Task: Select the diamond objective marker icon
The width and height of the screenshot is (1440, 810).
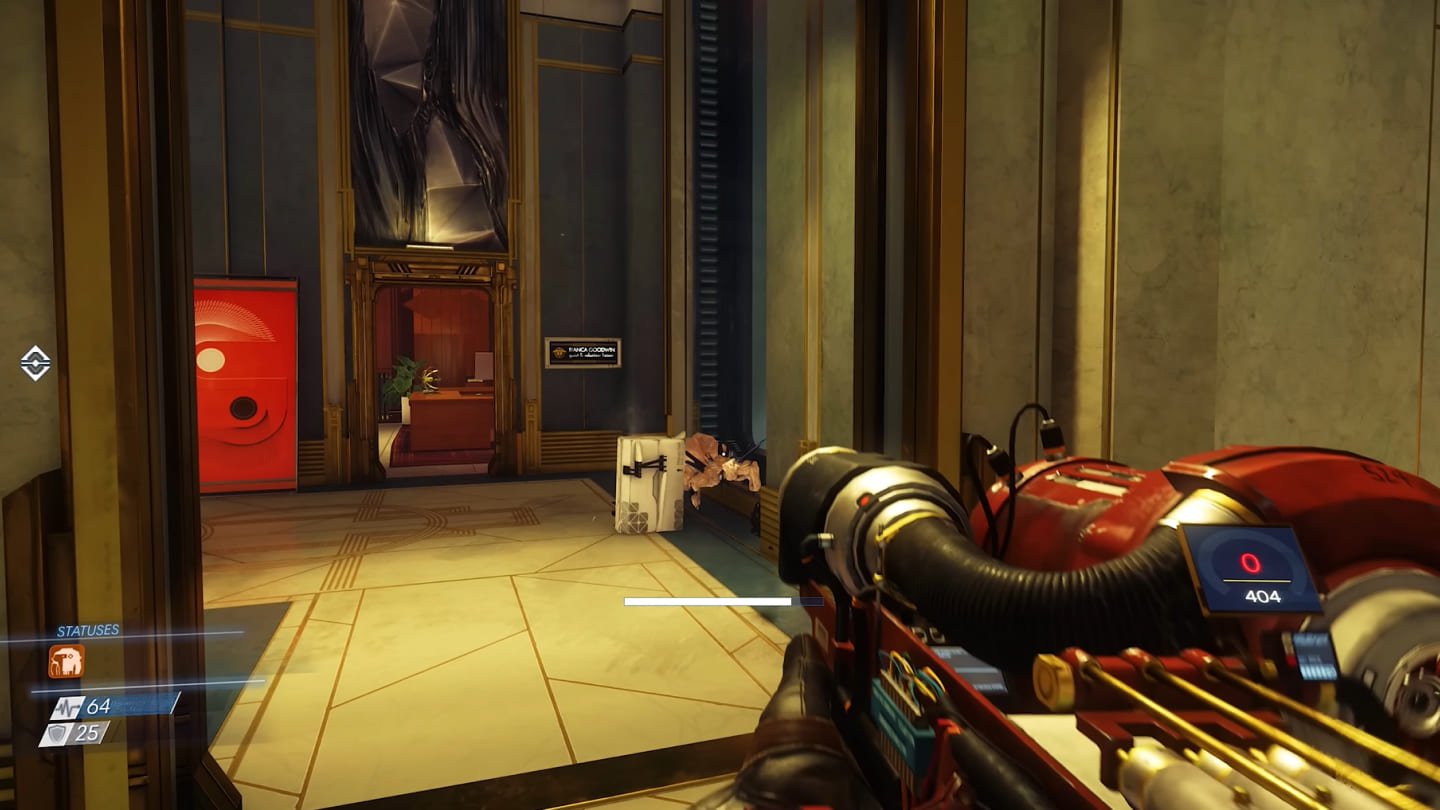Action: coord(35,363)
